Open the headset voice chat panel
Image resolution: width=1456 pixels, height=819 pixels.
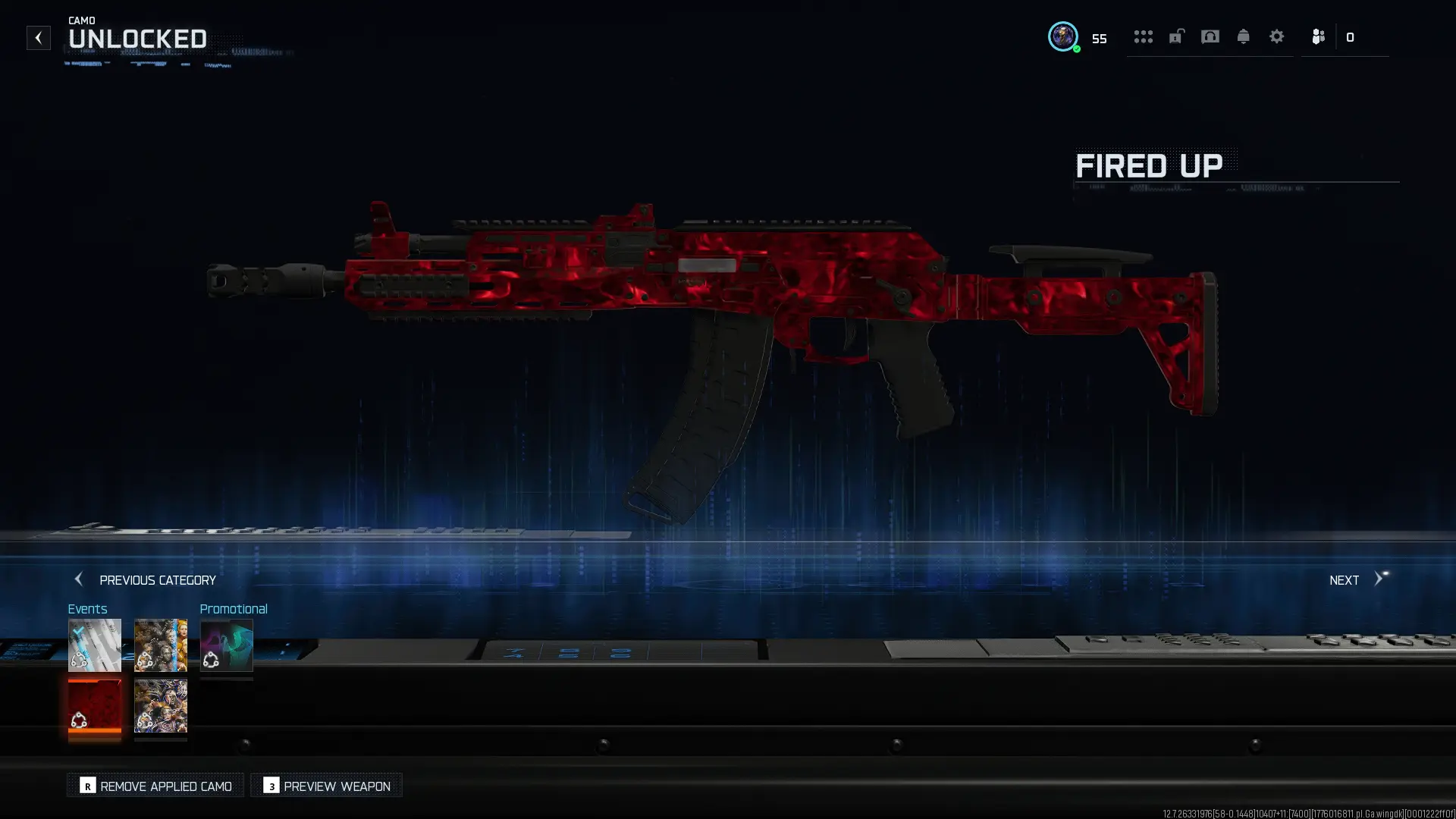pos(1210,36)
